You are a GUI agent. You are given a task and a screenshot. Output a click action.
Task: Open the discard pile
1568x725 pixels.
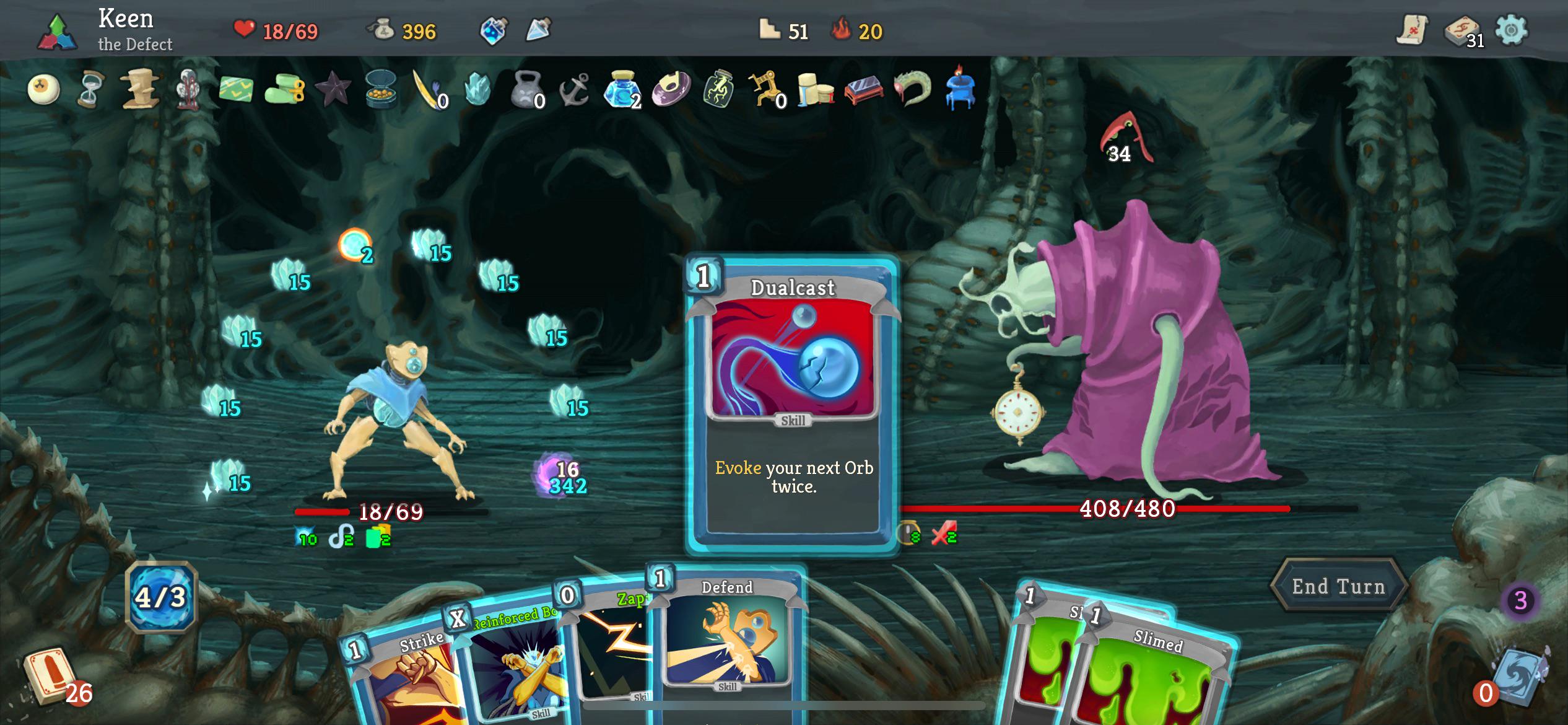click(x=1517, y=679)
